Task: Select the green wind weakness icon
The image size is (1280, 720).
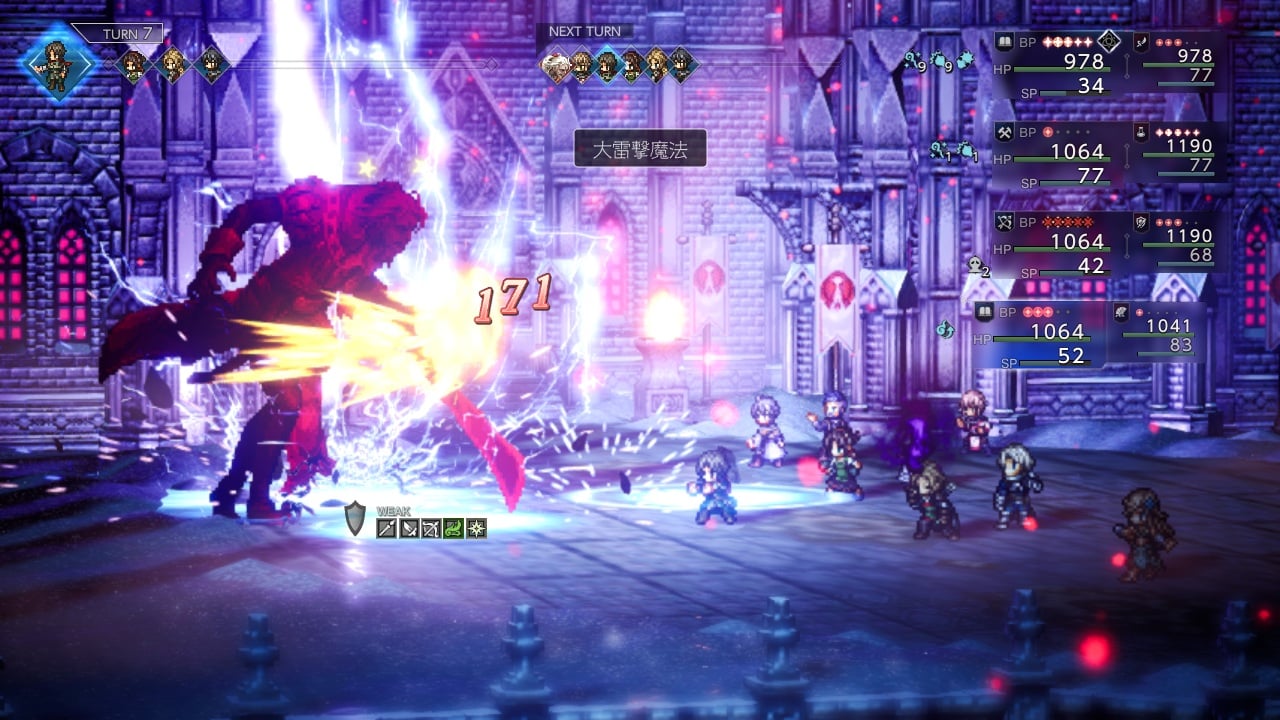Action: [x=454, y=528]
